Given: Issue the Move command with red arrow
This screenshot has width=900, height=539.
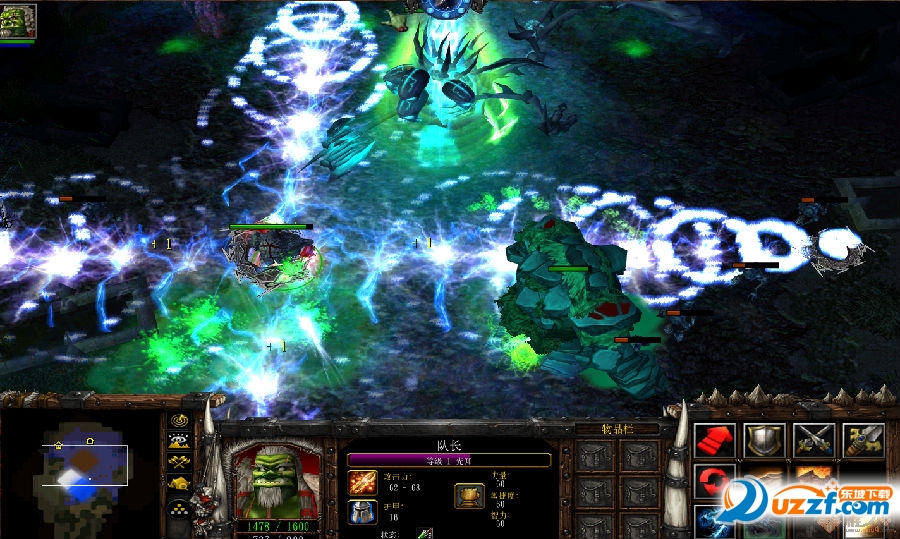Looking at the screenshot, I should 714,439.
